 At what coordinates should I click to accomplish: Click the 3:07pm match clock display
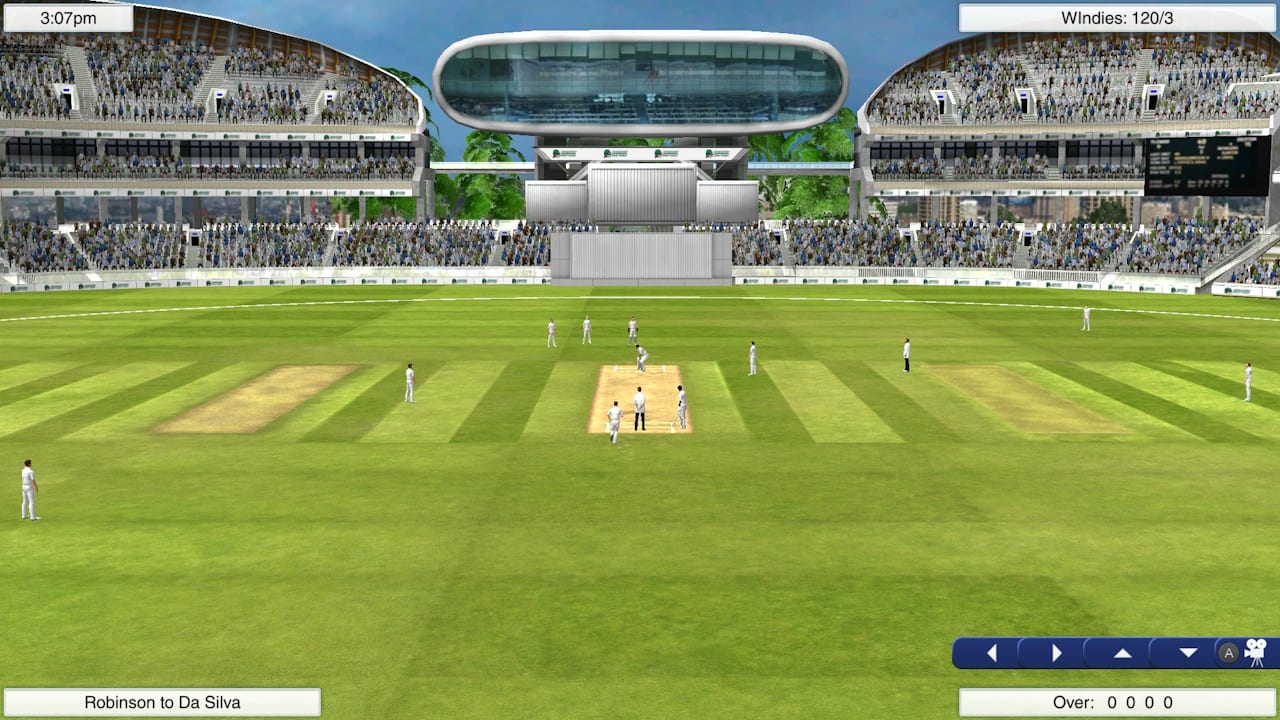point(66,16)
